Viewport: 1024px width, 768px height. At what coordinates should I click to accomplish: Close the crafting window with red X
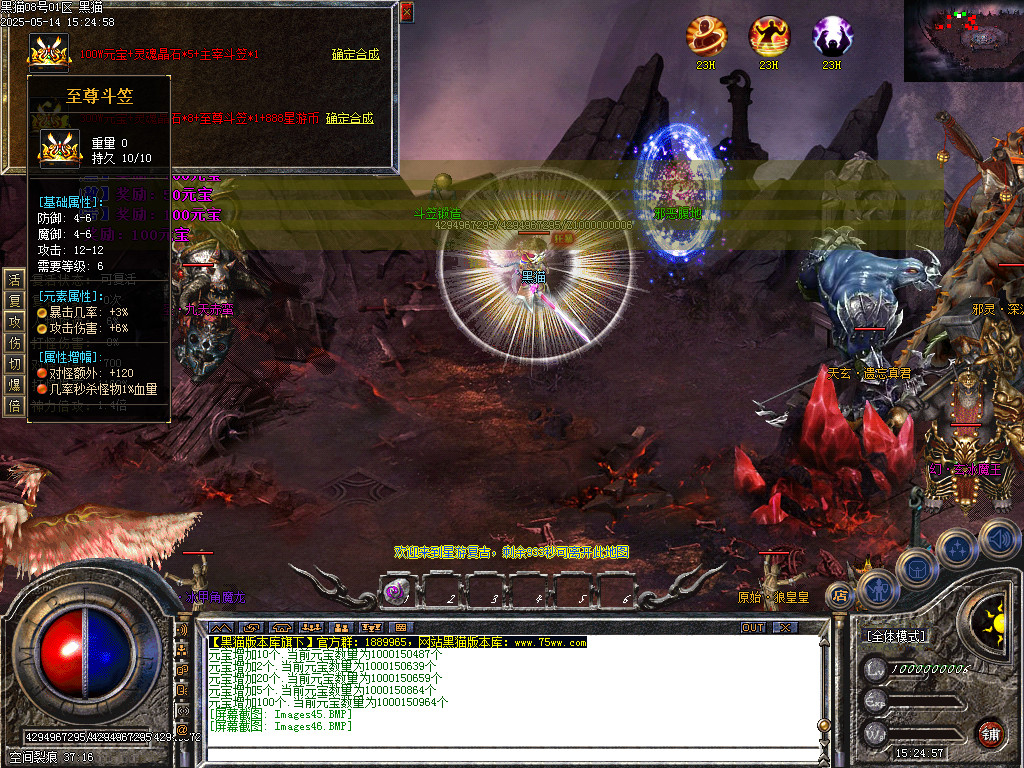pos(406,12)
